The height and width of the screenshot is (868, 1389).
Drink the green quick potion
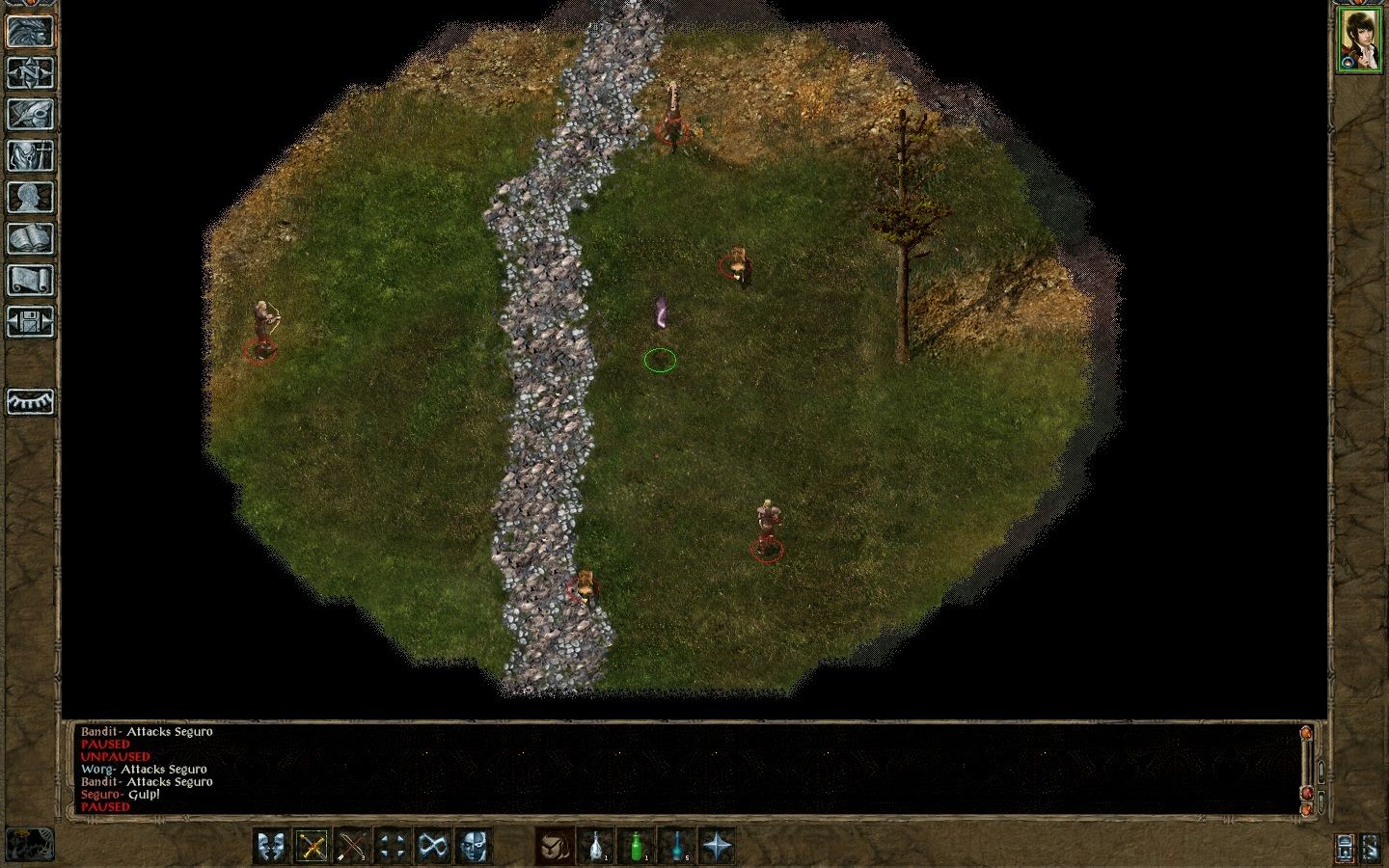[x=637, y=847]
